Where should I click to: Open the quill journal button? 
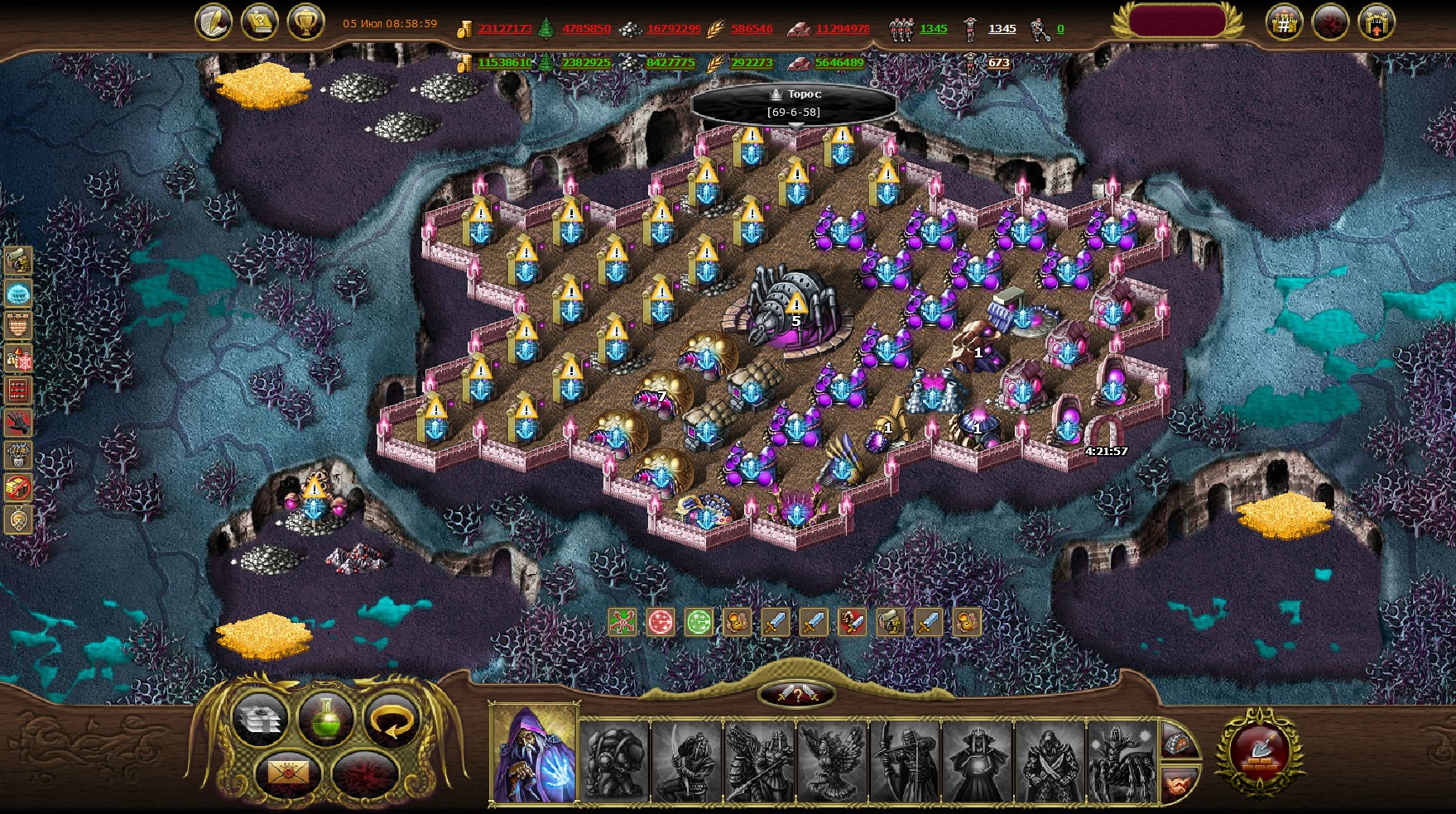click(x=214, y=22)
